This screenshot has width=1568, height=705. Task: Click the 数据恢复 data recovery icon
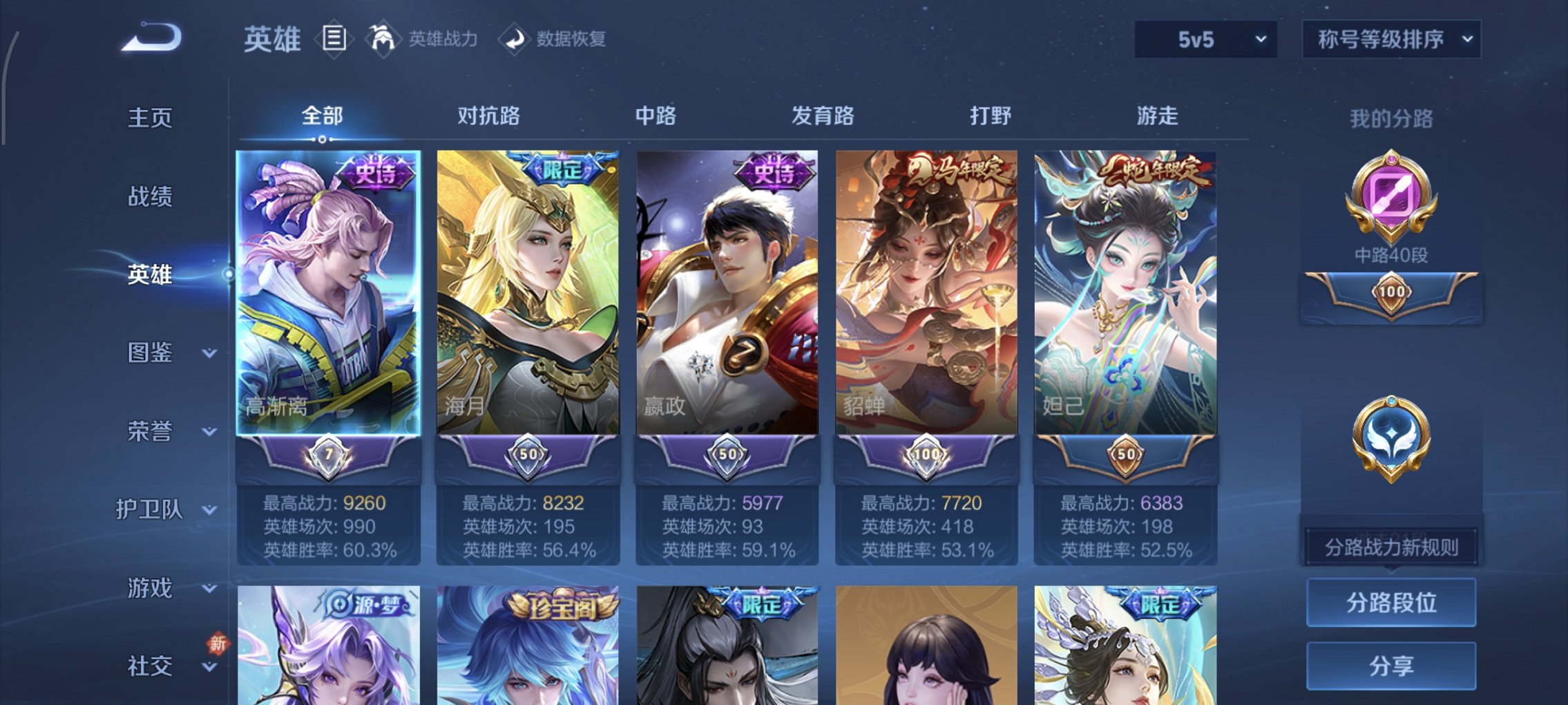(513, 39)
